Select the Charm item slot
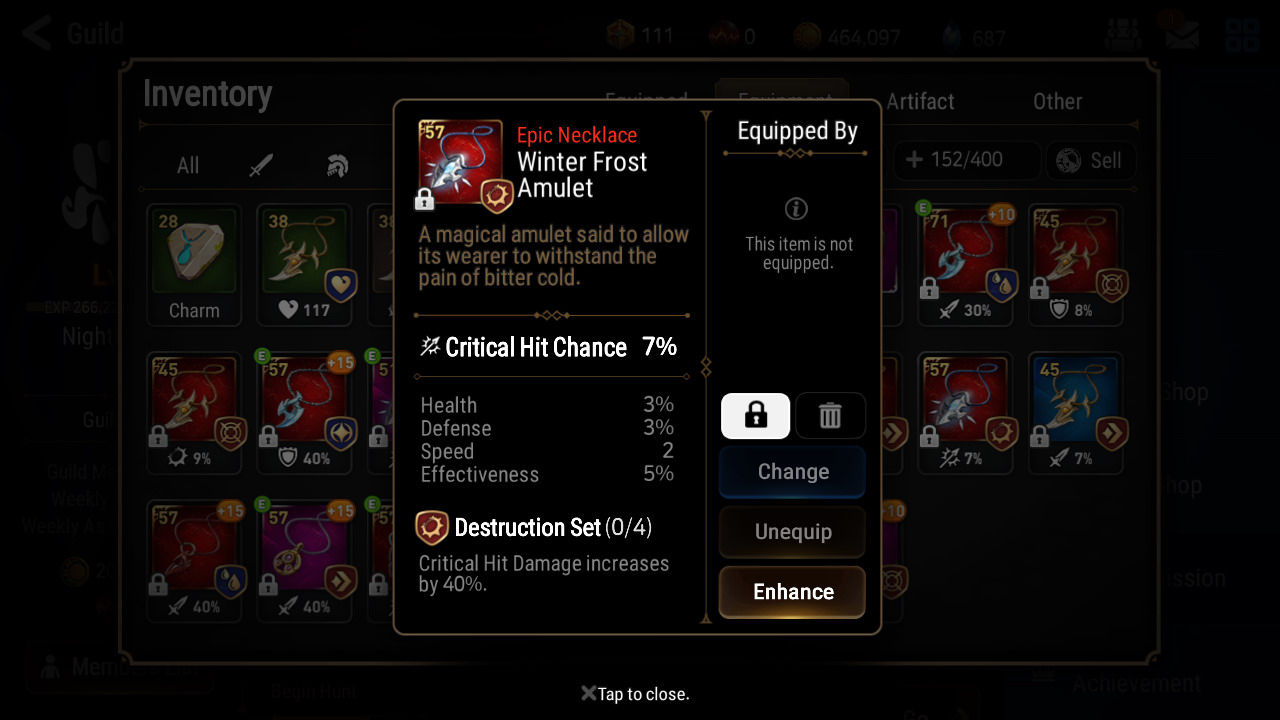This screenshot has width=1280, height=720. pos(194,265)
